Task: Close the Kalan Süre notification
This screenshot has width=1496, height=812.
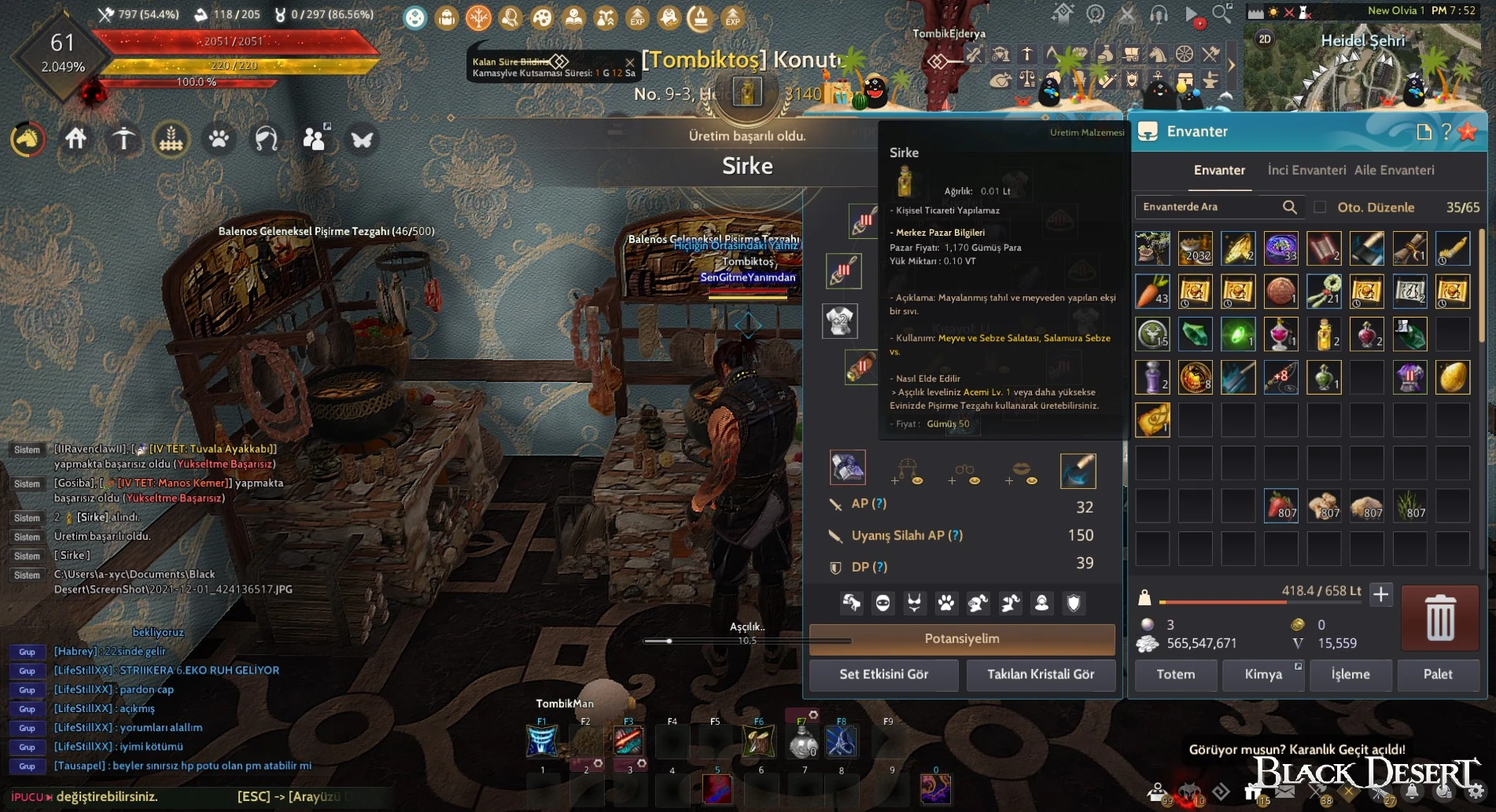Action: click(629, 61)
